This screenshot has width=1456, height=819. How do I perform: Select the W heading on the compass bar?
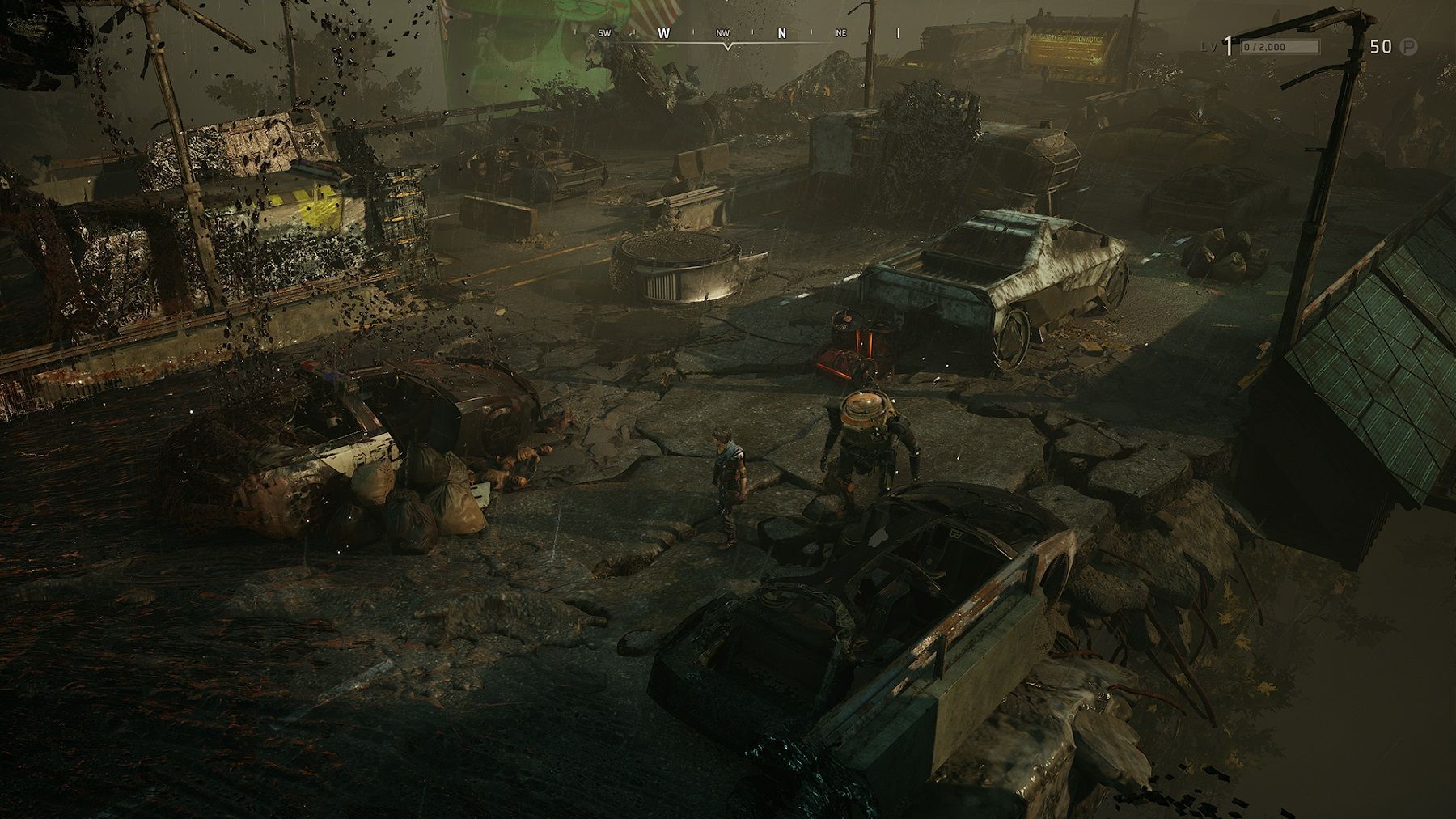664,33
